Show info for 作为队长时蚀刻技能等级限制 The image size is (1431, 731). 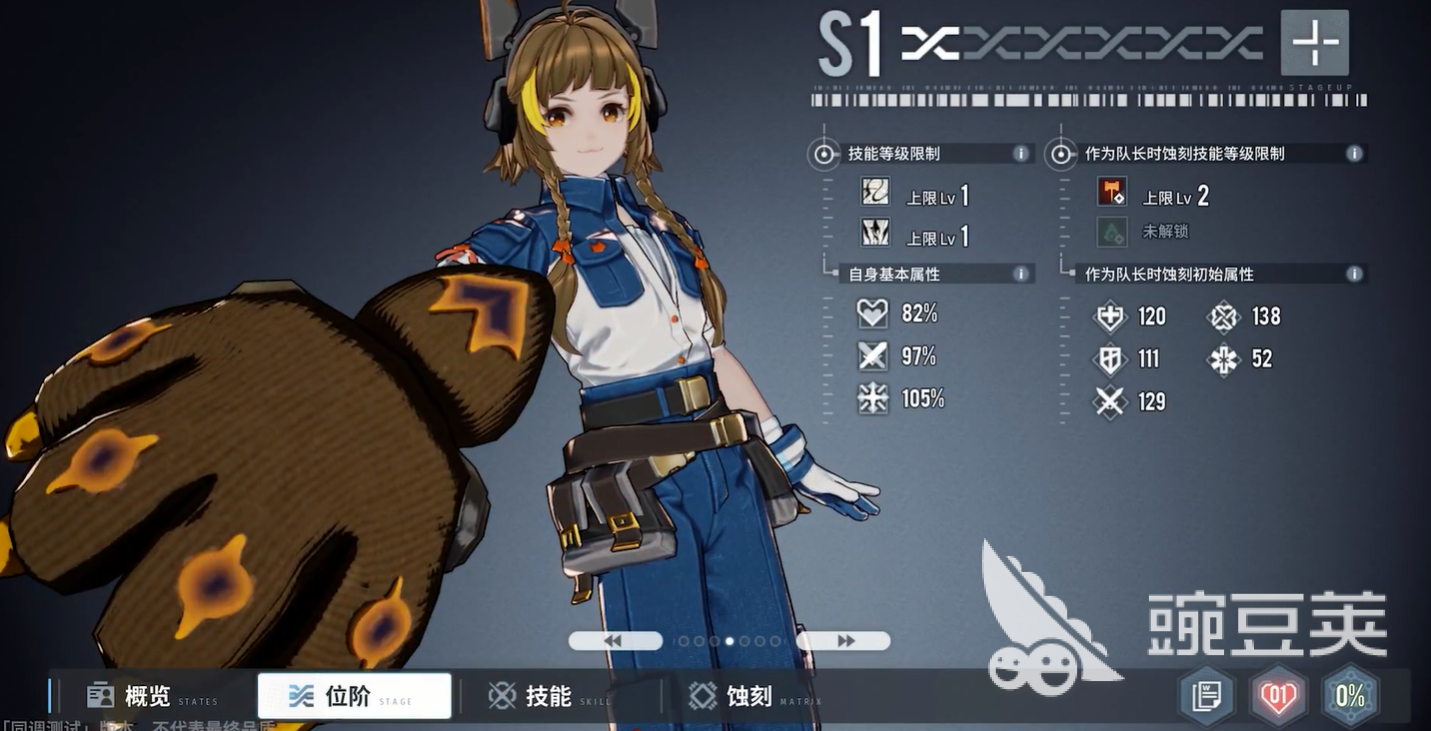pyautogui.click(x=1354, y=154)
